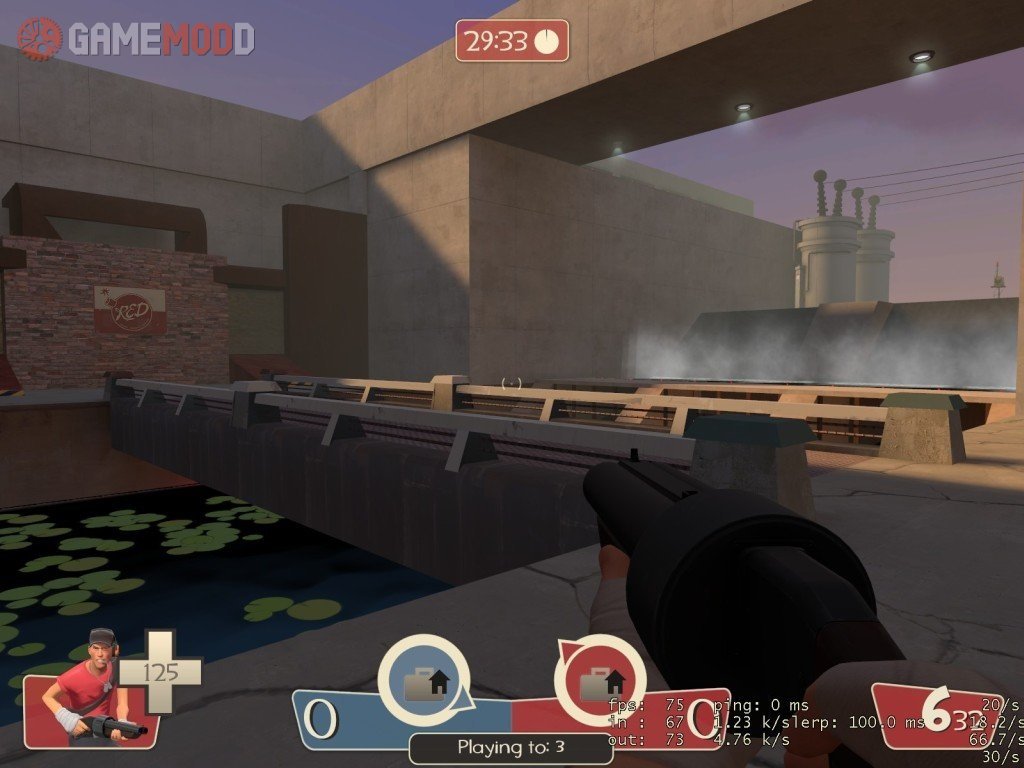The image size is (1024, 768).
Task: Click the blue team briefcase icon
Action: pyautogui.click(x=425, y=684)
